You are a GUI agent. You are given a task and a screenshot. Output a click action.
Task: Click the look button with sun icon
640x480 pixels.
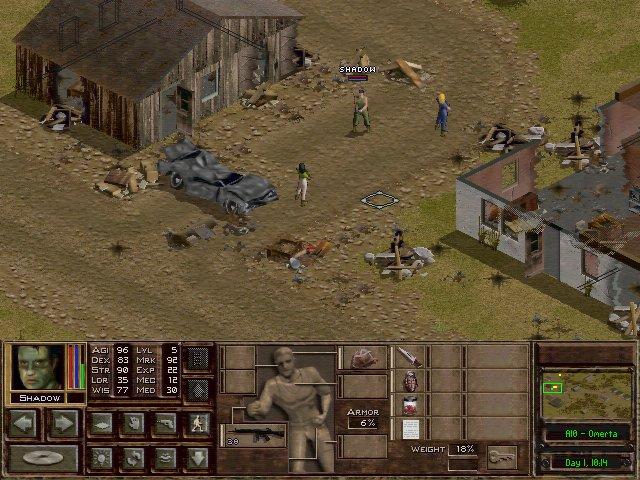[101, 458]
